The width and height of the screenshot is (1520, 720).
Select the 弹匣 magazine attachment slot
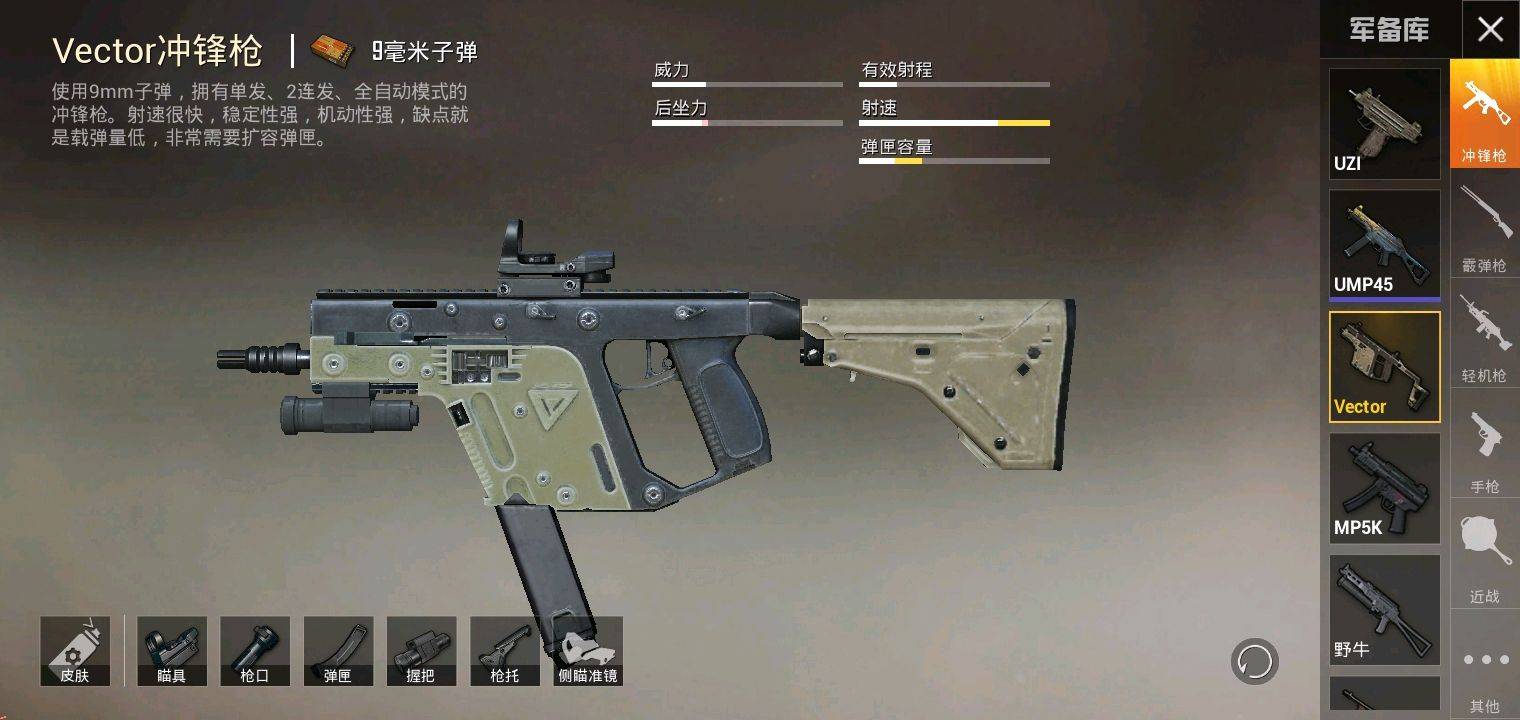click(x=338, y=650)
